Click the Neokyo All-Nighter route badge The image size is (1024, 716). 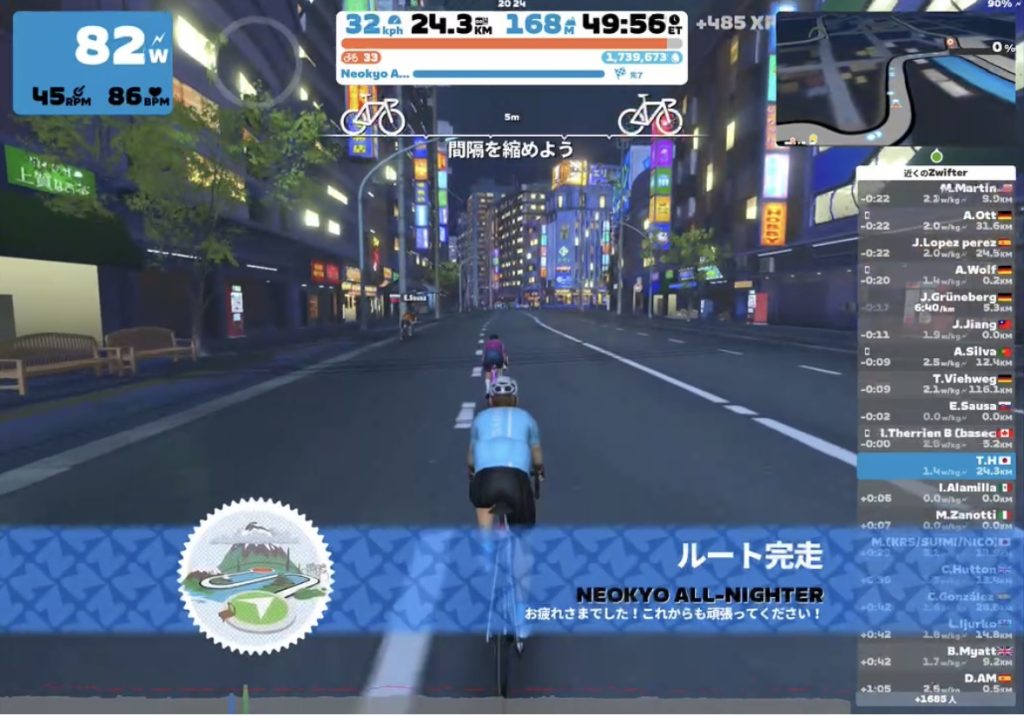(255, 575)
